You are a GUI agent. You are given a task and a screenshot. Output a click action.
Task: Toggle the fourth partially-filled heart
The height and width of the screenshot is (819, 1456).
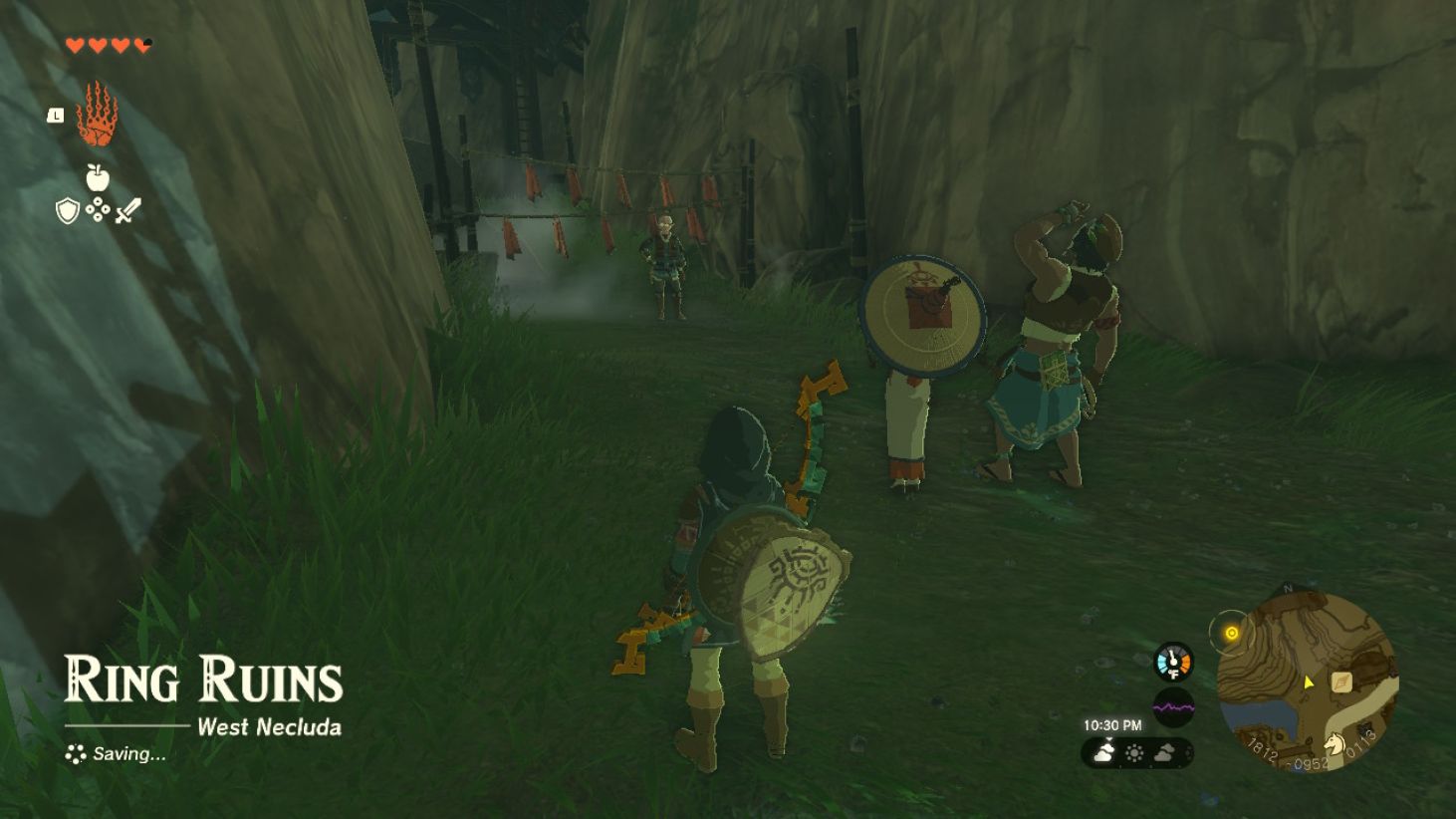[141, 45]
